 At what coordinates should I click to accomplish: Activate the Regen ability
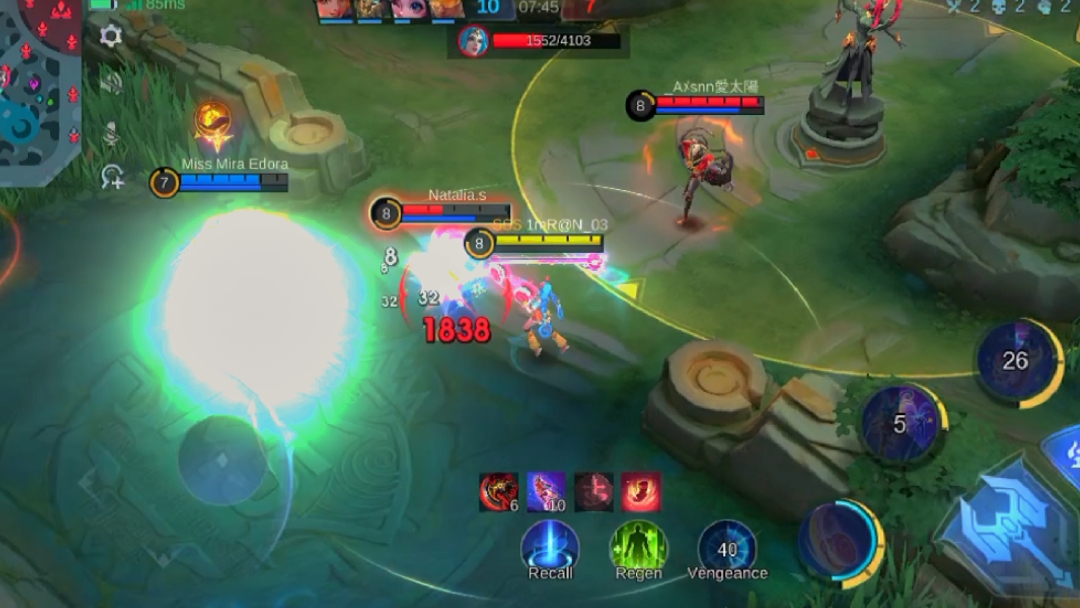(x=638, y=548)
